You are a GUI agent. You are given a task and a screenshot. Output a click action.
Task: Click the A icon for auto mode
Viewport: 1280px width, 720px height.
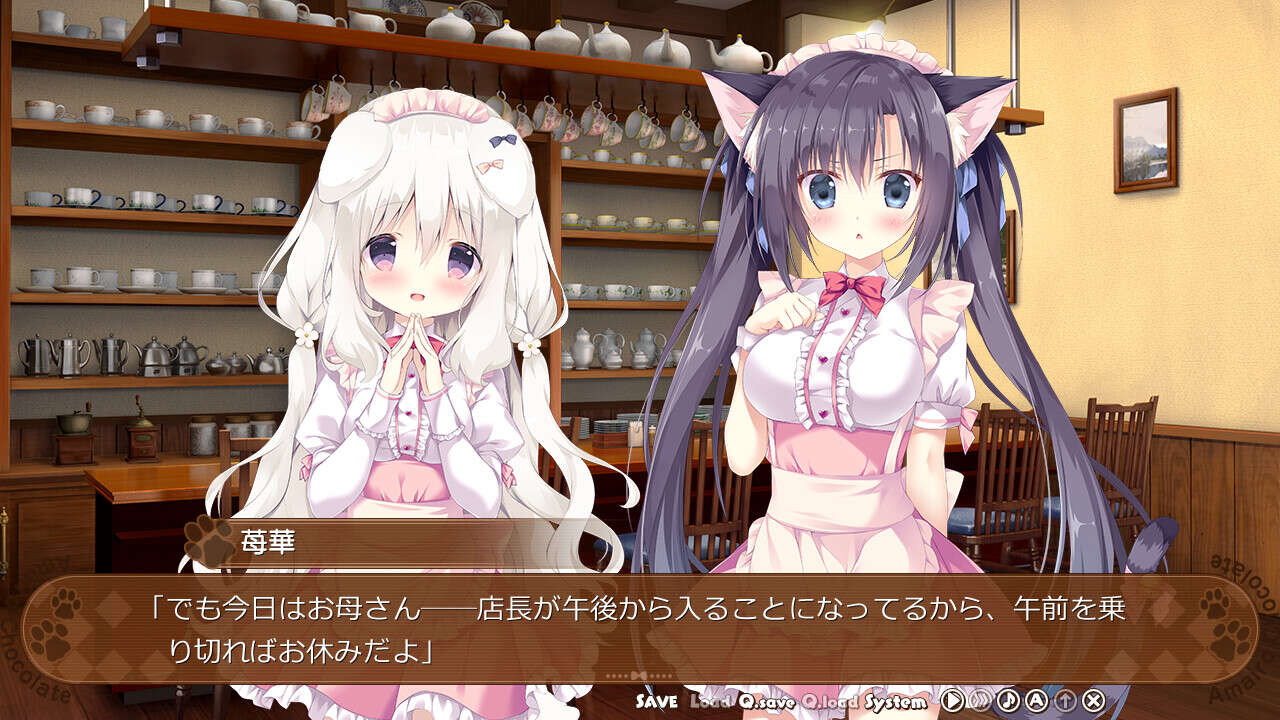tap(1037, 700)
